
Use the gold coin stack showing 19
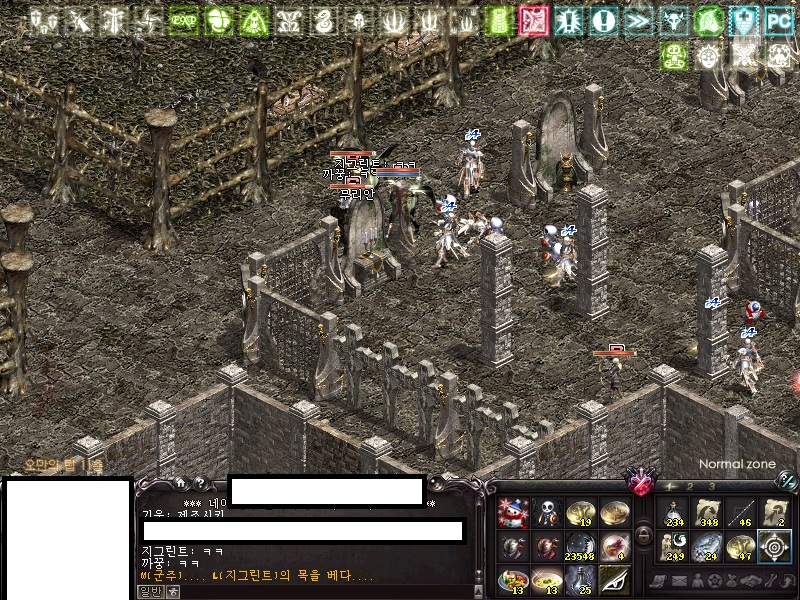pos(580,513)
